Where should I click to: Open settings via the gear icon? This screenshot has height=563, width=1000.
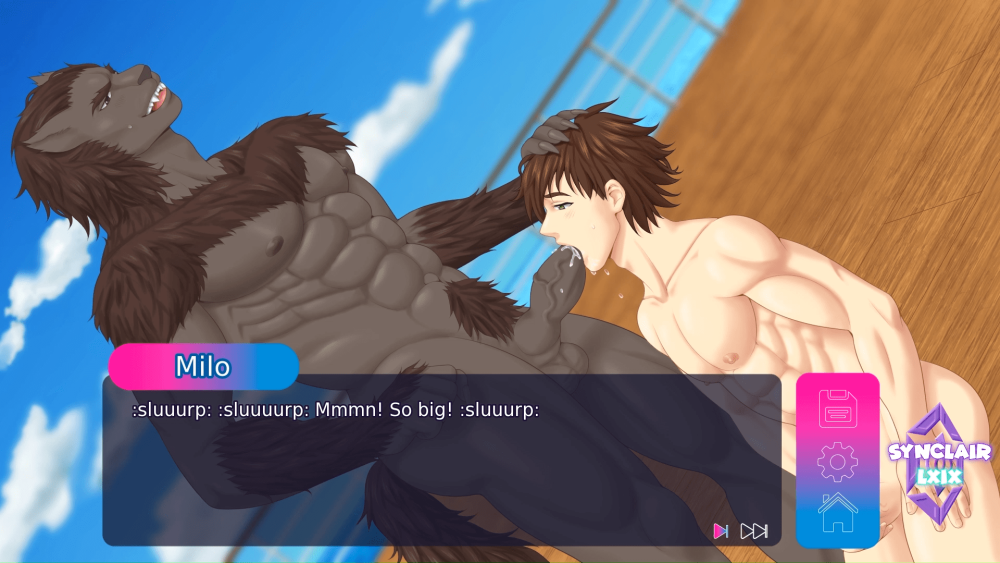click(x=838, y=461)
